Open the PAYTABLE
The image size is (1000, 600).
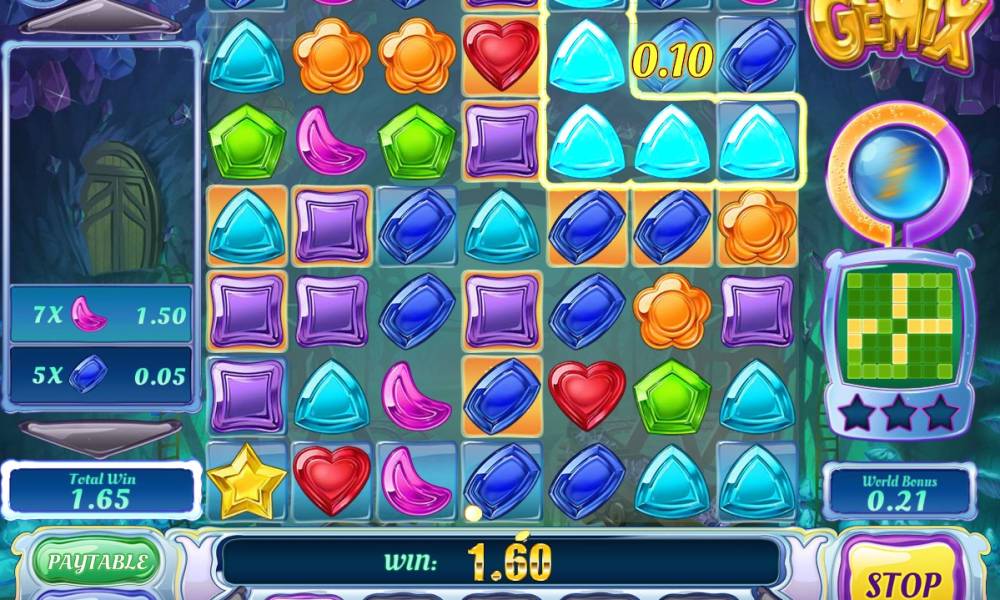[96, 561]
